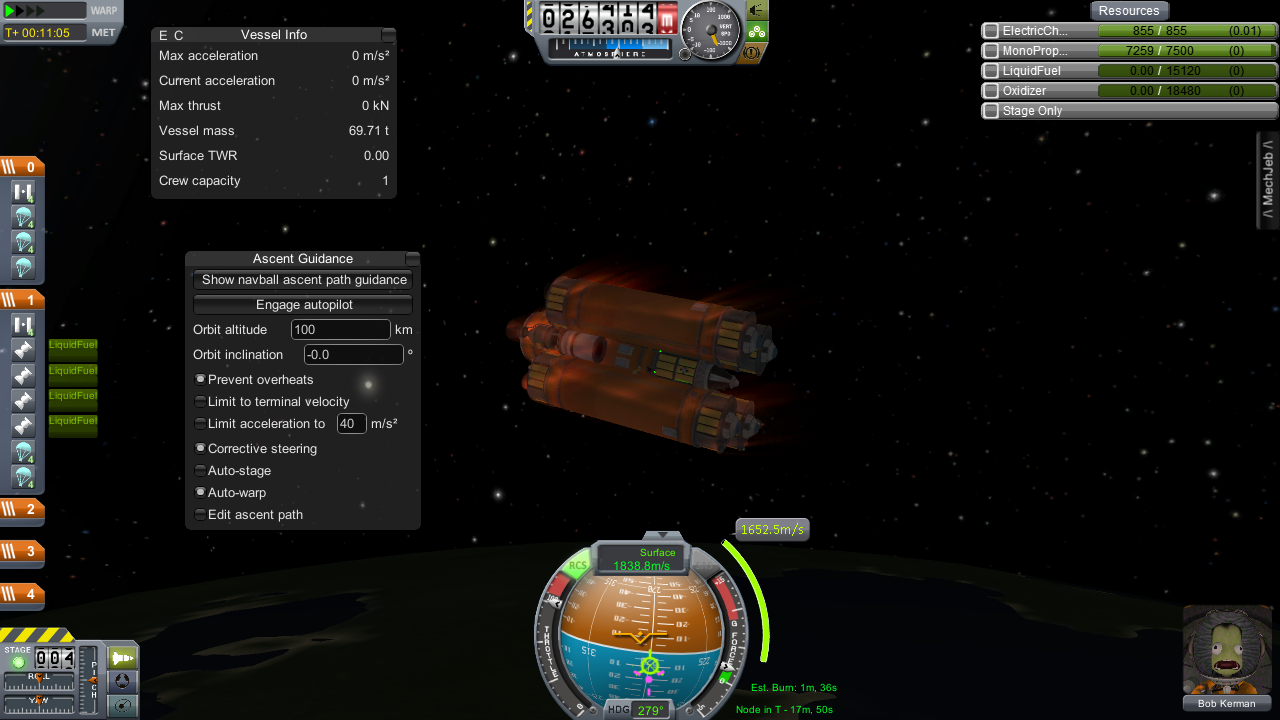
Task: Turn on Auto-stage in Ascent Guidance
Action: click(201, 470)
